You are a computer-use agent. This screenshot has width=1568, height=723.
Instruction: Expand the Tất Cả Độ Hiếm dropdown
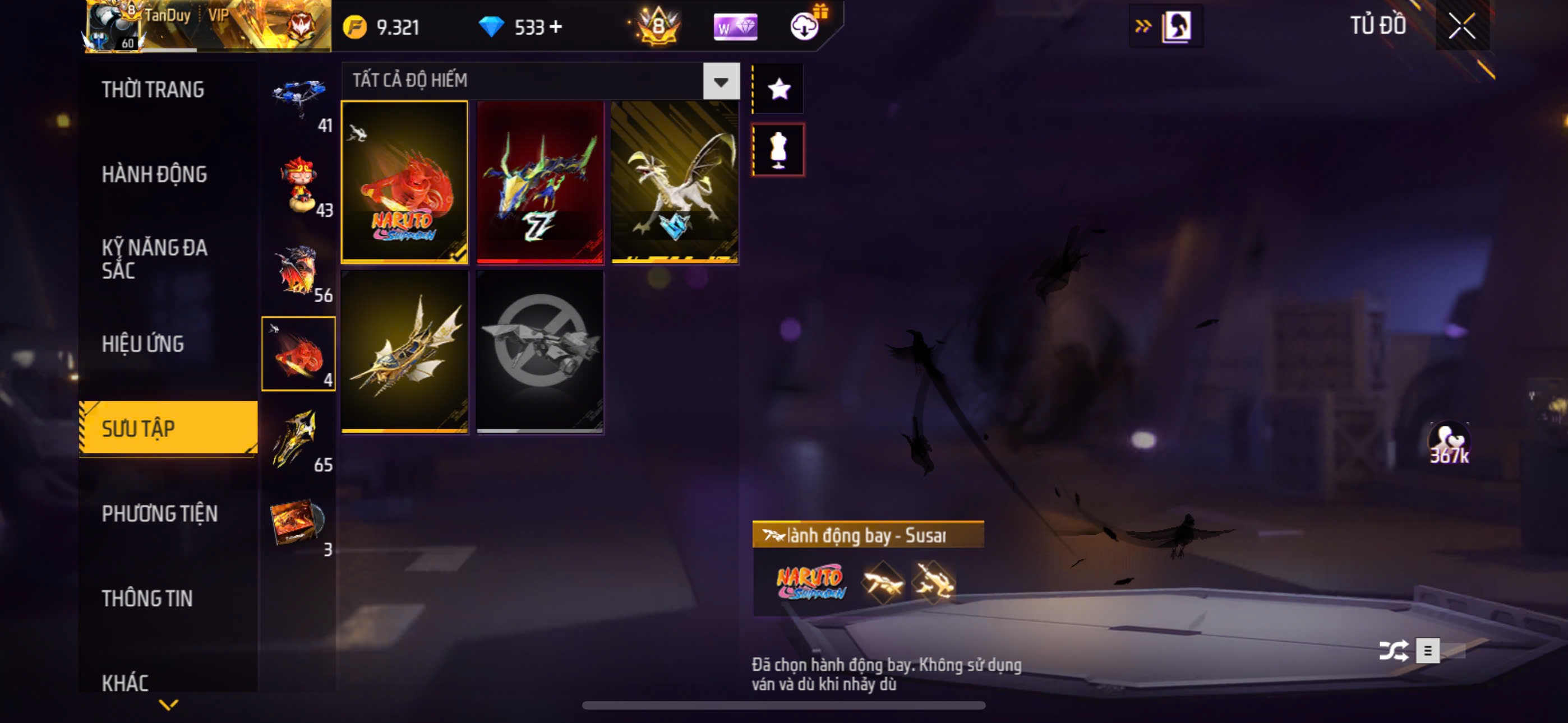click(721, 81)
